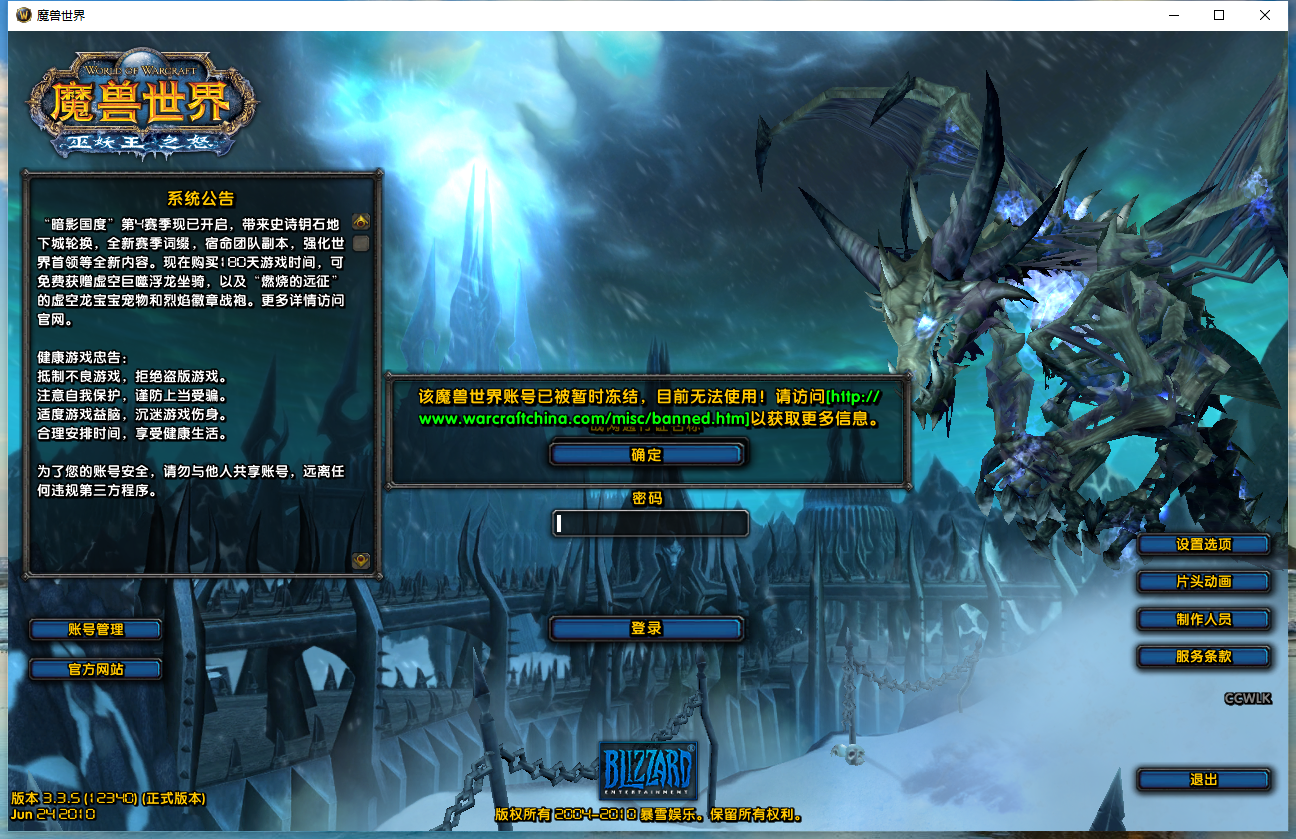This screenshot has width=1296, height=839.
Task: Visit the 官方网站 official website
Action: pyautogui.click(x=94, y=669)
